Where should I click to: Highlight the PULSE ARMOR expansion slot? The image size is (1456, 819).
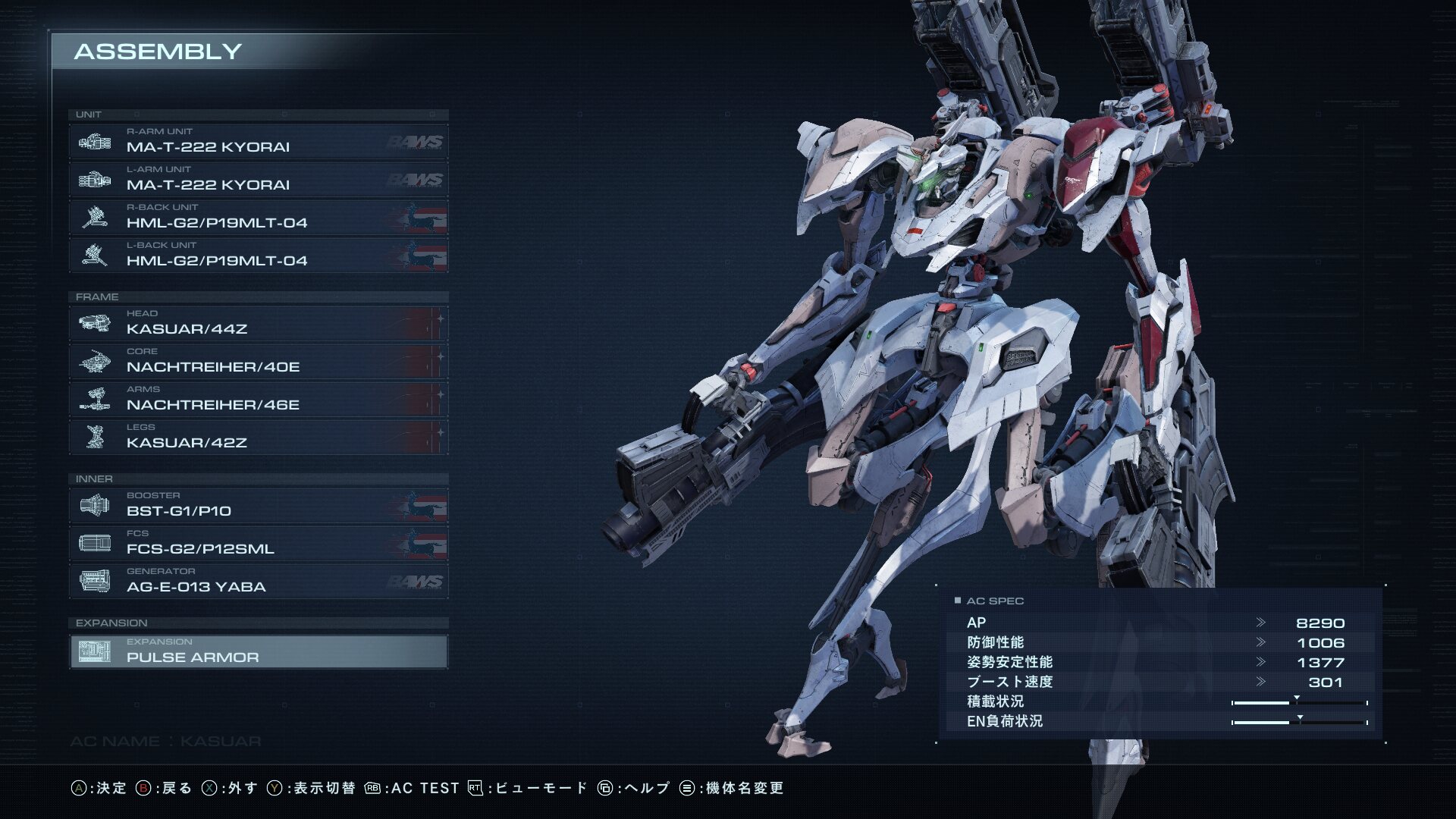258,651
